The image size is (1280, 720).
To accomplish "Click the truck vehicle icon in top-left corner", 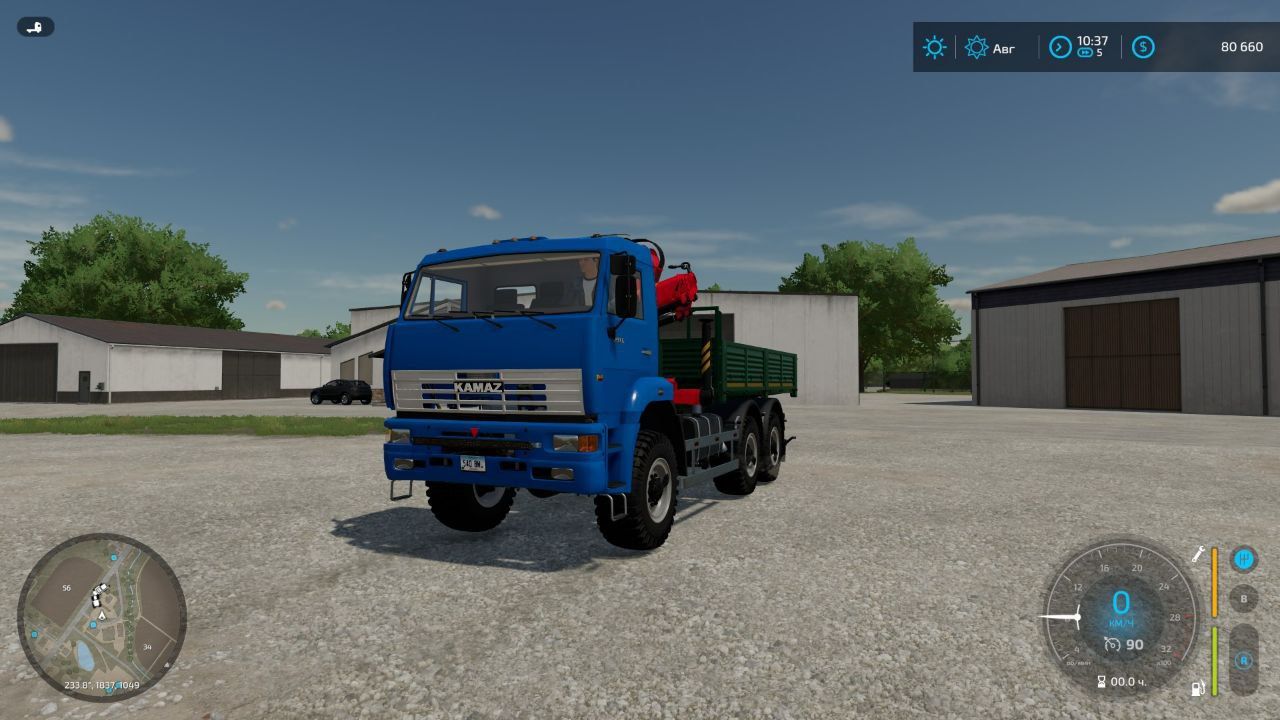I will click(x=36, y=26).
